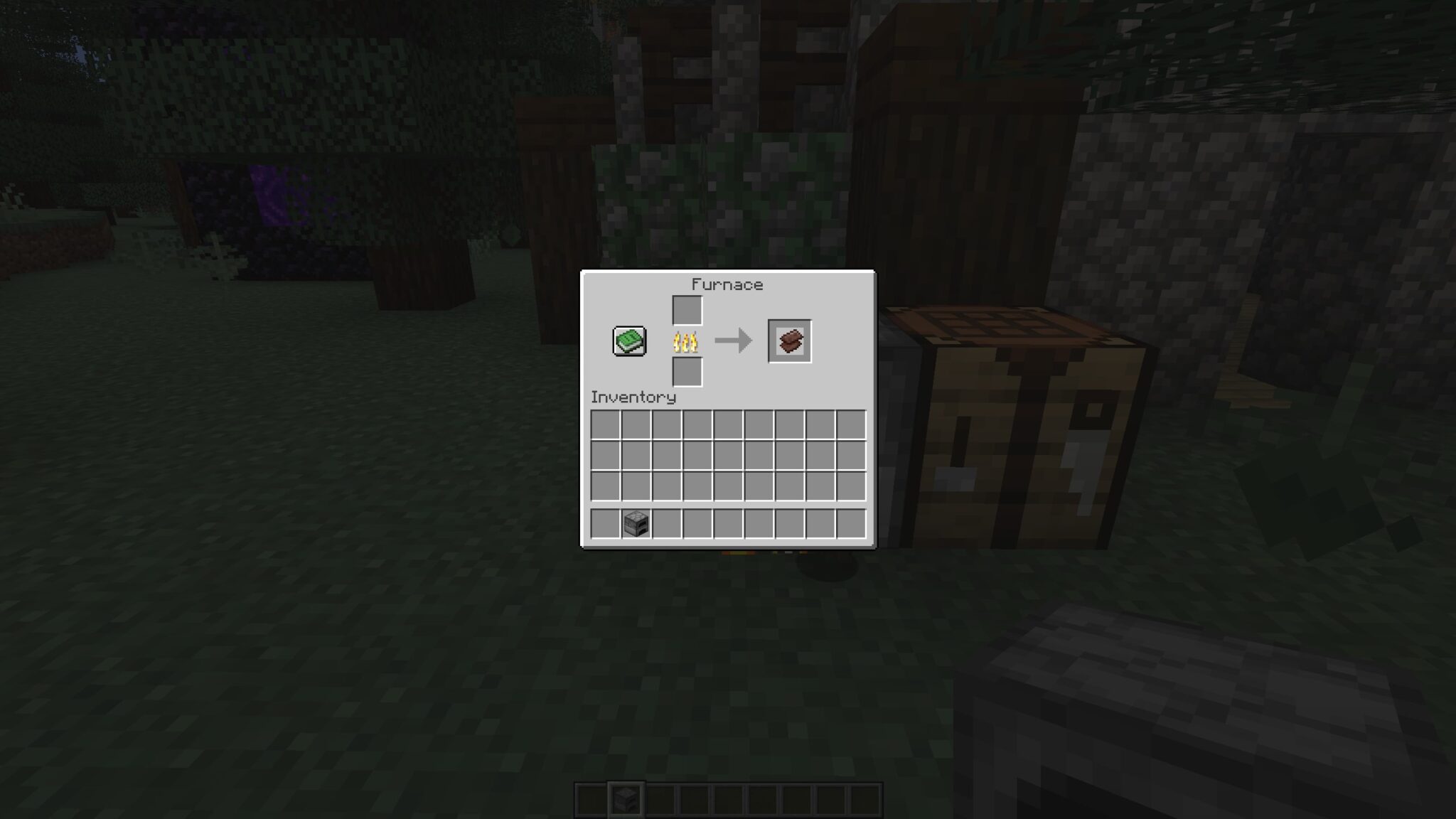Click the flame fuel indicator
Image resolution: width=1456 pixels, height=819 pixels.
click(685, 340)
